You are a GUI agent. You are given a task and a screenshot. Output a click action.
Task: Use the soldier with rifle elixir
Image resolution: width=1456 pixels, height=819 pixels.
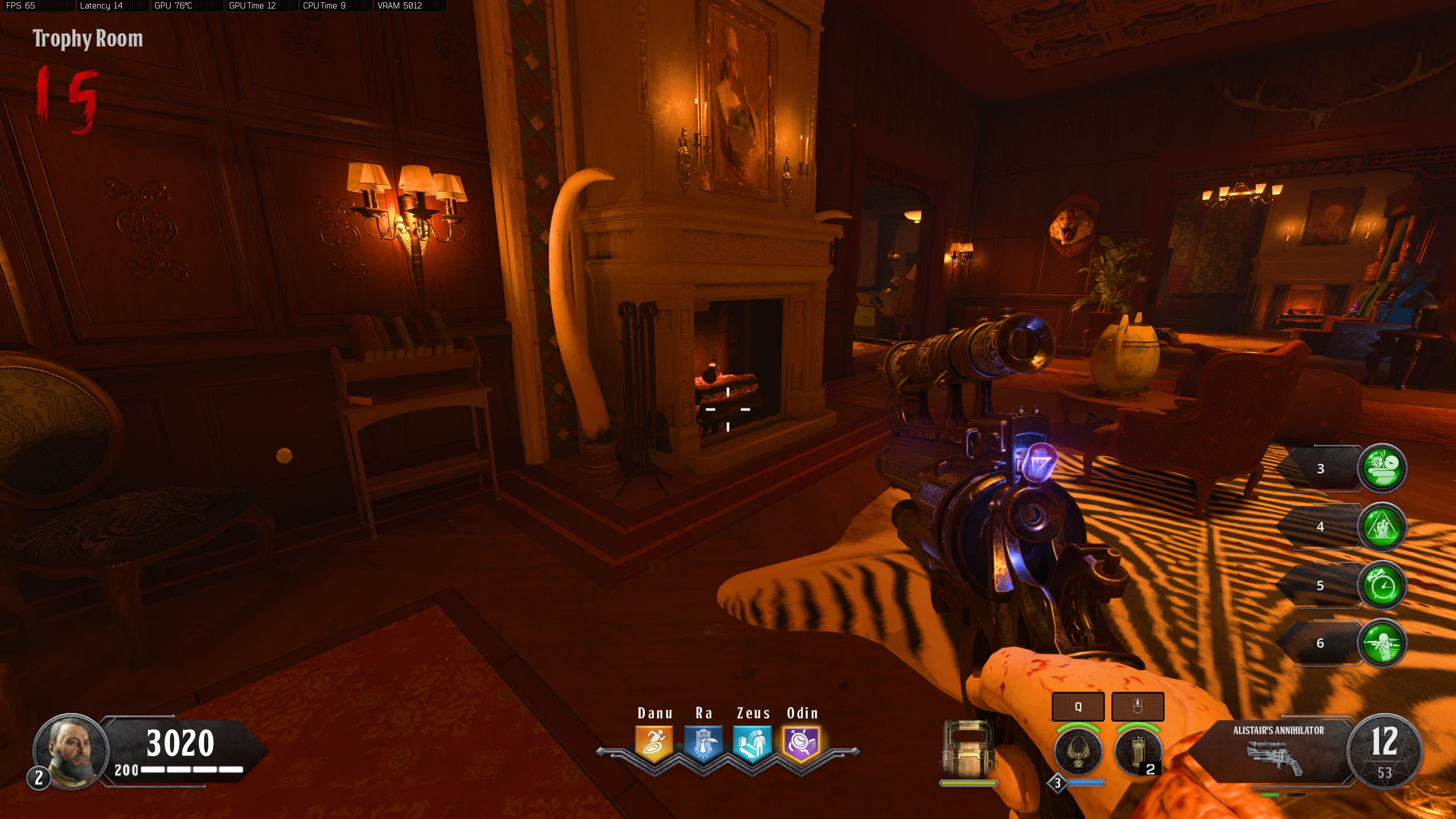pos(1382,643)
